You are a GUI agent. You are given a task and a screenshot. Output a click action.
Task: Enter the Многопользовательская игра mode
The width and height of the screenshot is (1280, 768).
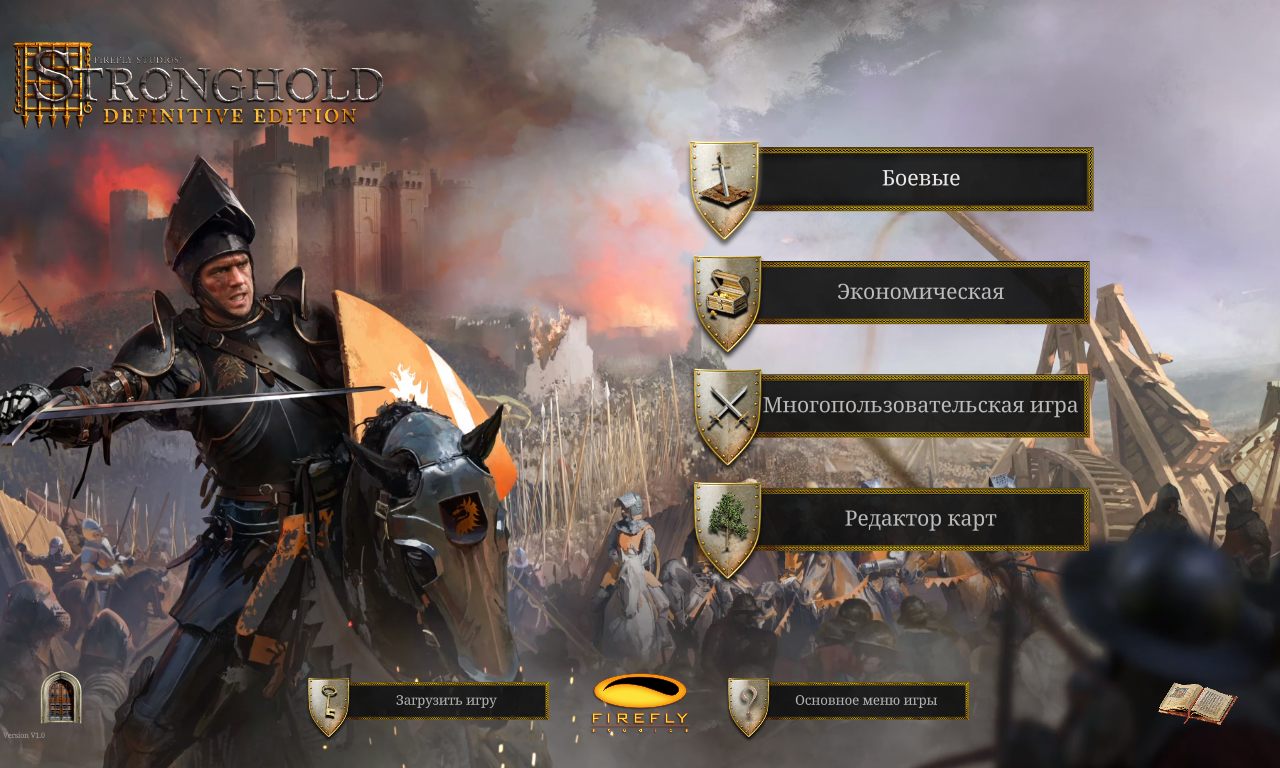(922, 405)
